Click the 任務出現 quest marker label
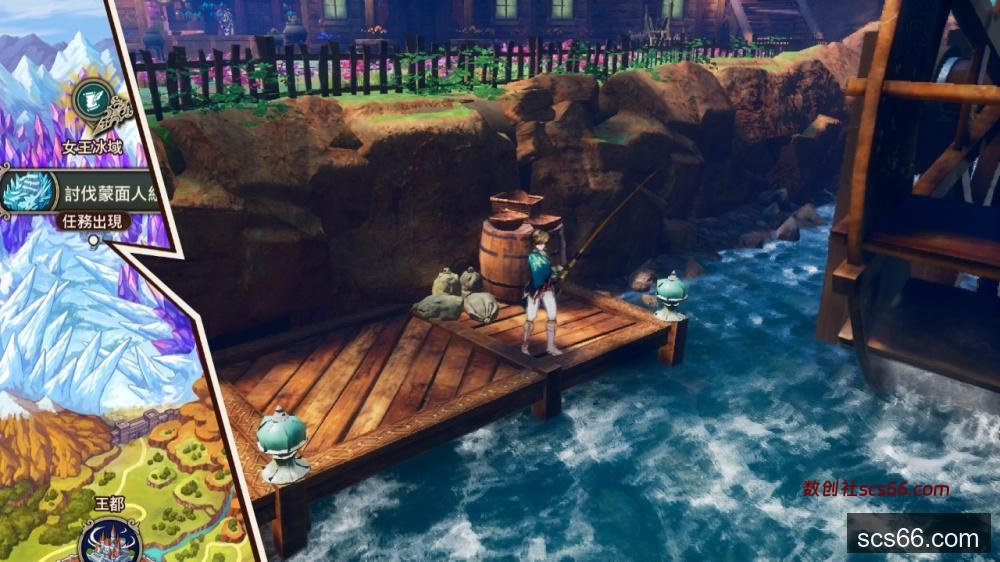Screen dimensions: 1000x562 95,221
